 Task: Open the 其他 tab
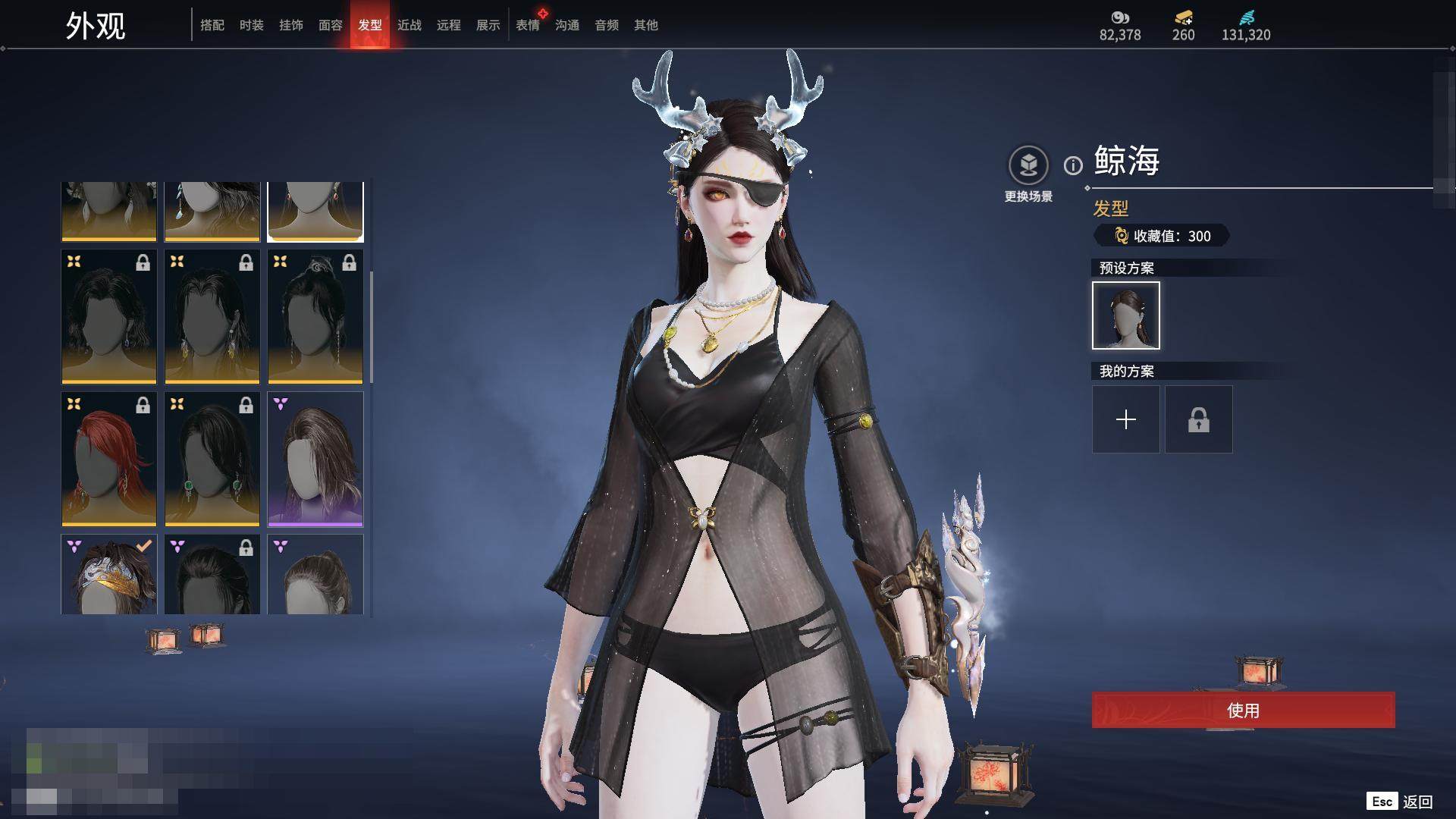pos(646,25)
